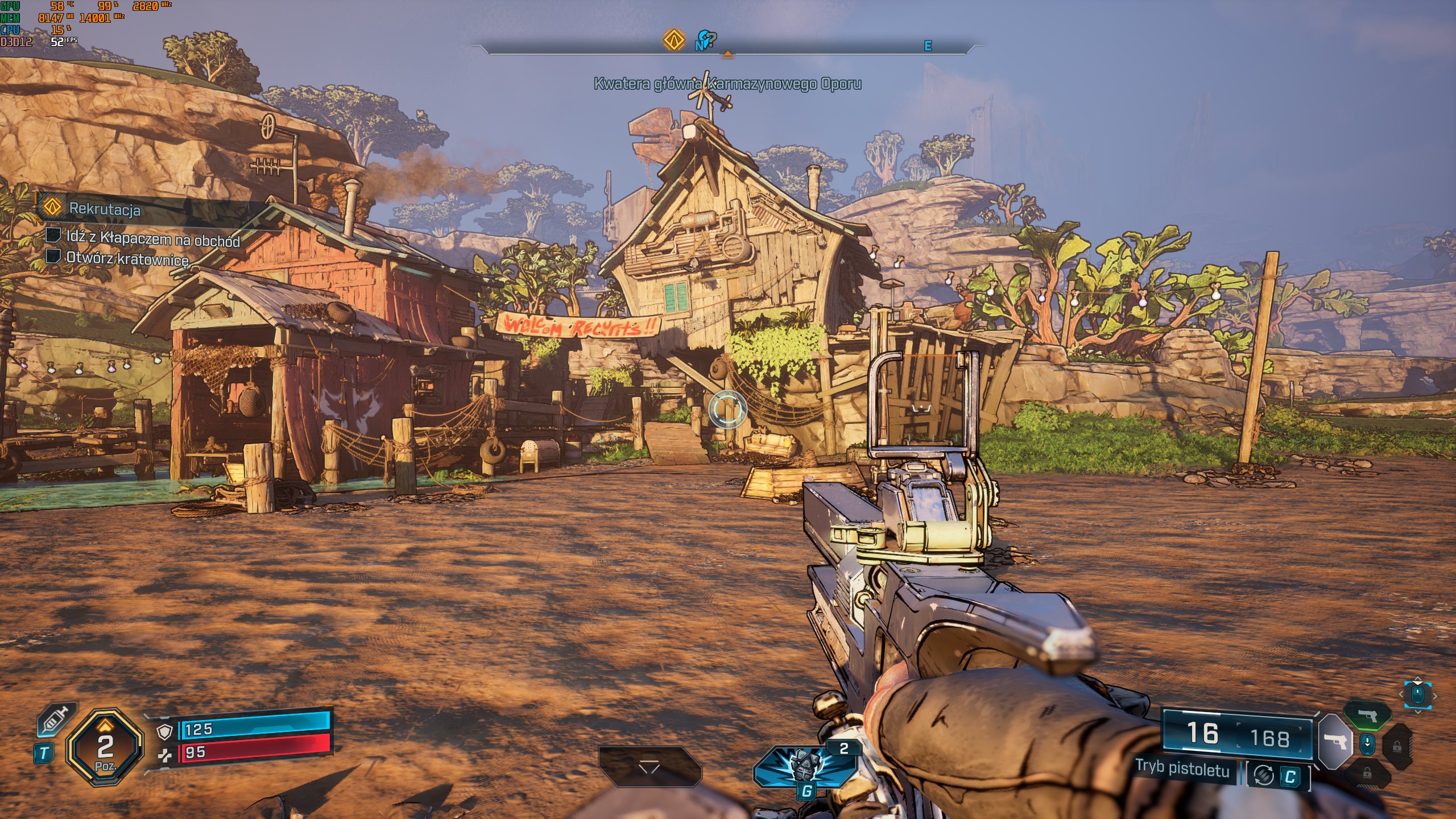Click the dark chevron panel at bottom center
1456x819 pixels.
[649, 767]
